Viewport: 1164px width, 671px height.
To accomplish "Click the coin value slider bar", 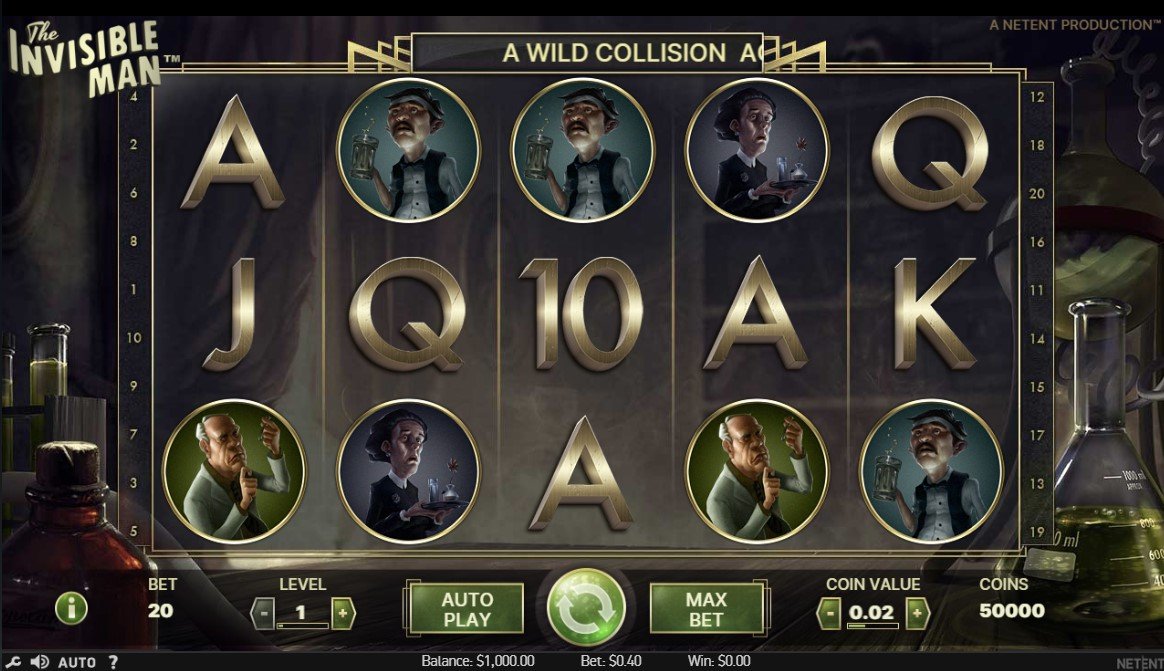I will pyautogui.click(x=872, y=626).
